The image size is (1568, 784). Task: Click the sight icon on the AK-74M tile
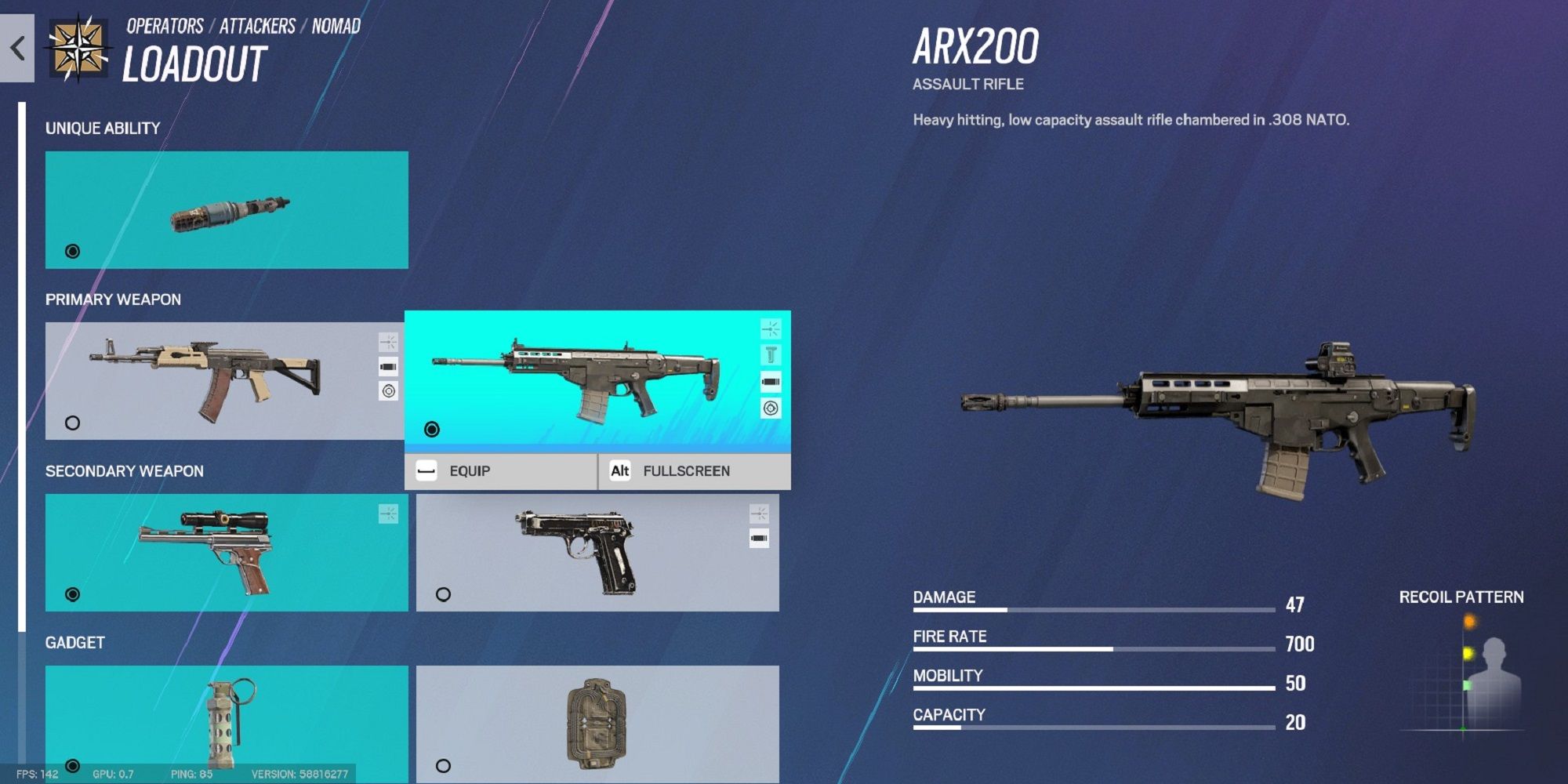[387, 343]
